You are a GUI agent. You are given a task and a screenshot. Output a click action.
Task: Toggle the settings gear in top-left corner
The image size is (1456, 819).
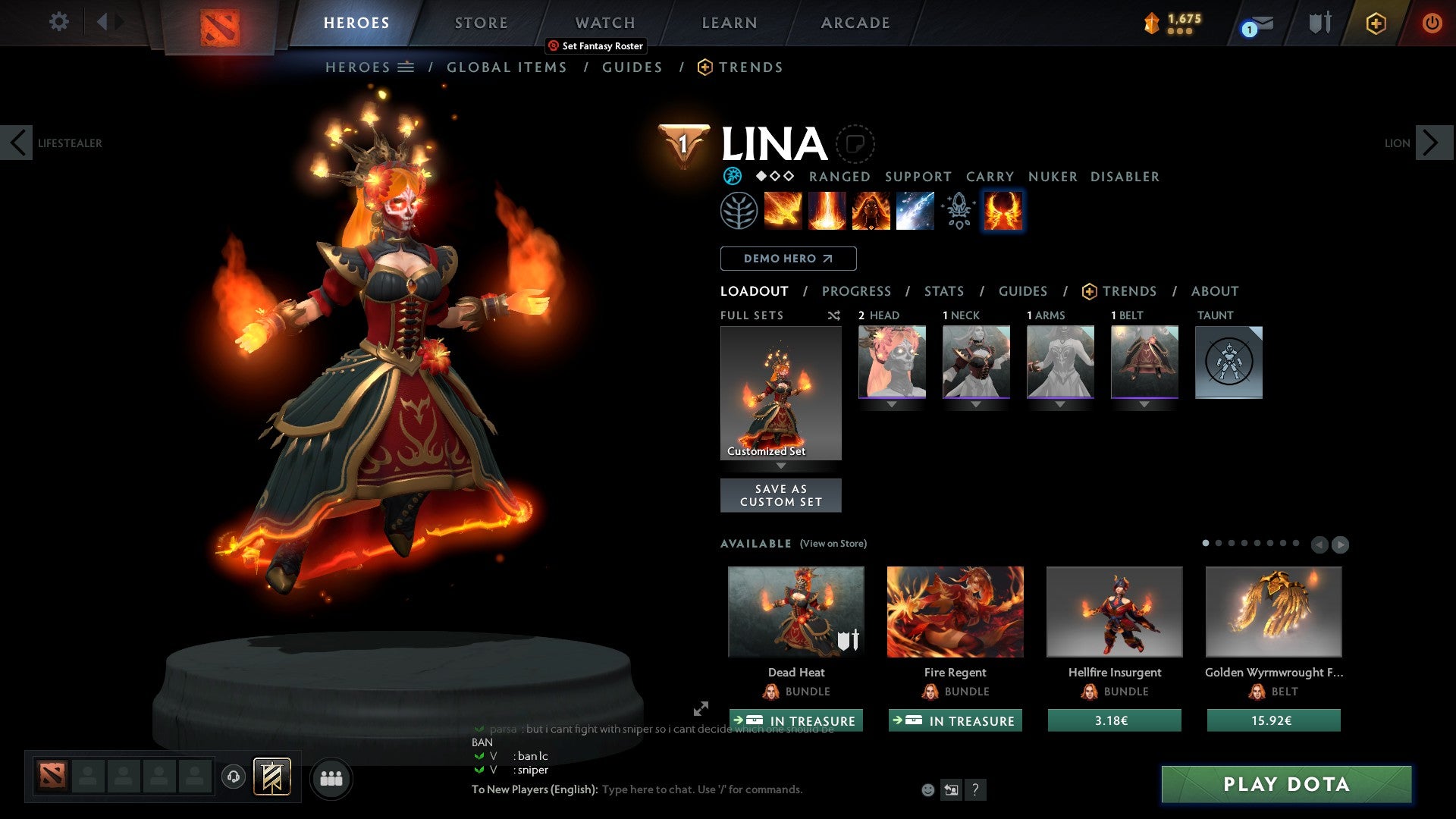coord(58,22)
